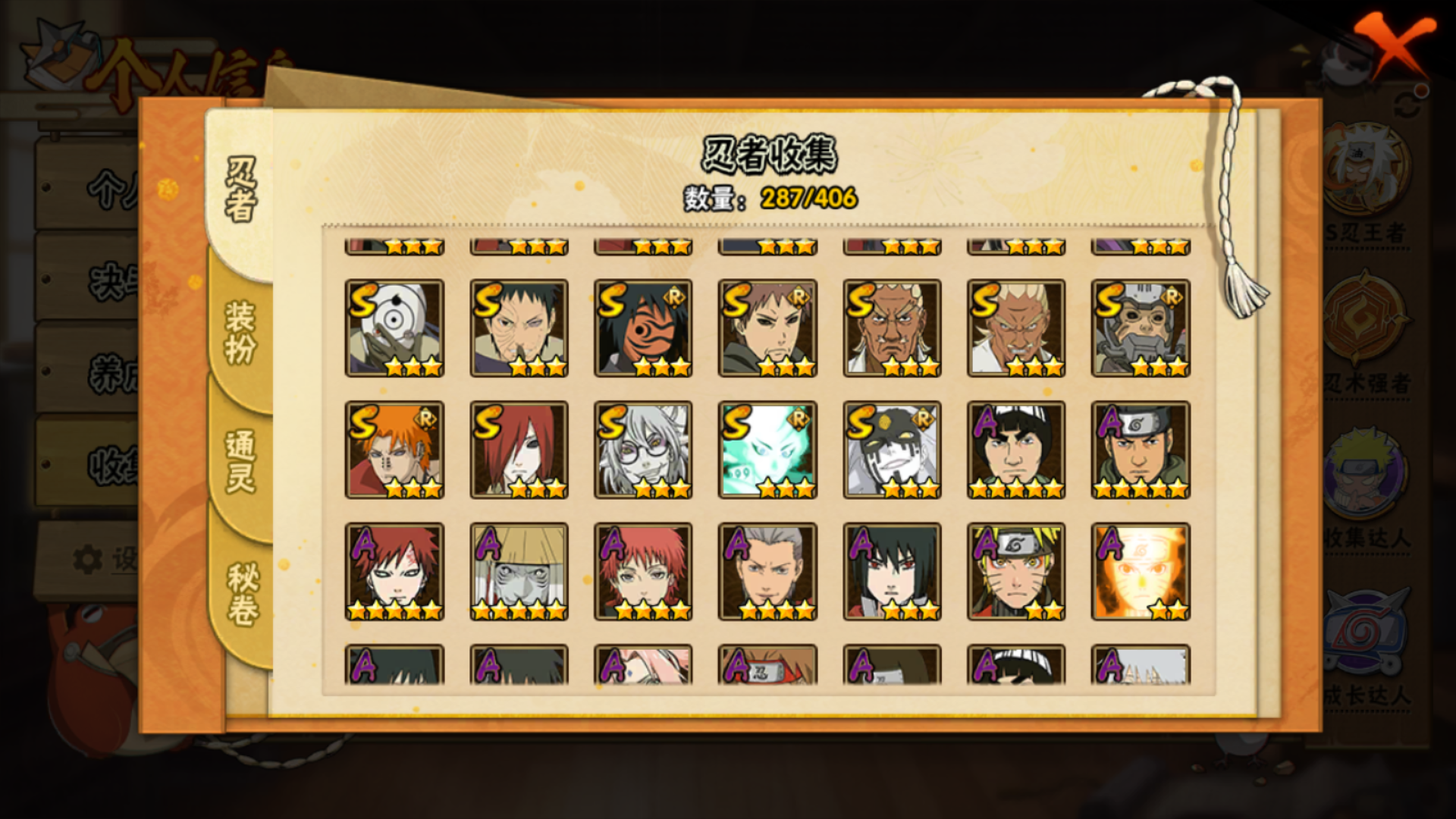
Task: Pick the orange-haired pierced S ninja card
Action: point(394,450)
